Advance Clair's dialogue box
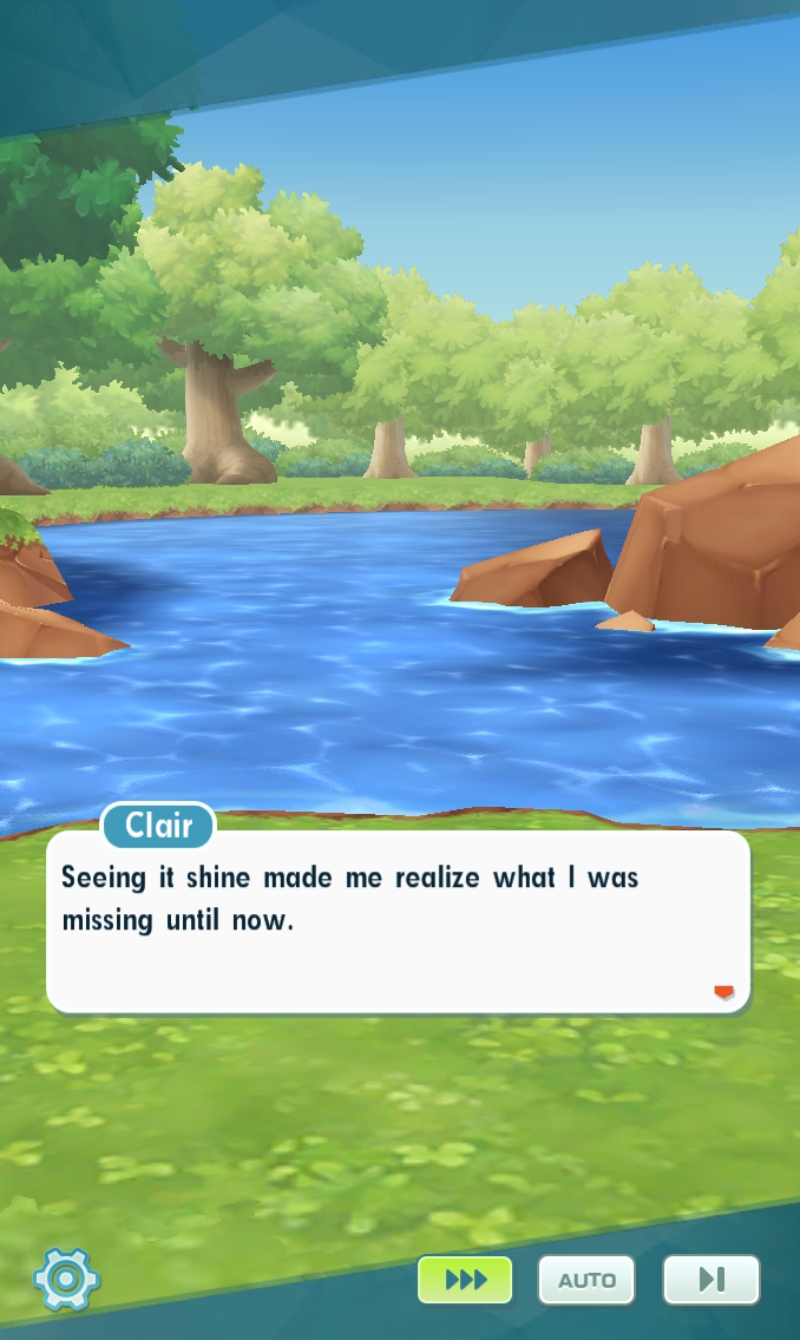Screen dimensions: 800x1340 coord(398,920)
